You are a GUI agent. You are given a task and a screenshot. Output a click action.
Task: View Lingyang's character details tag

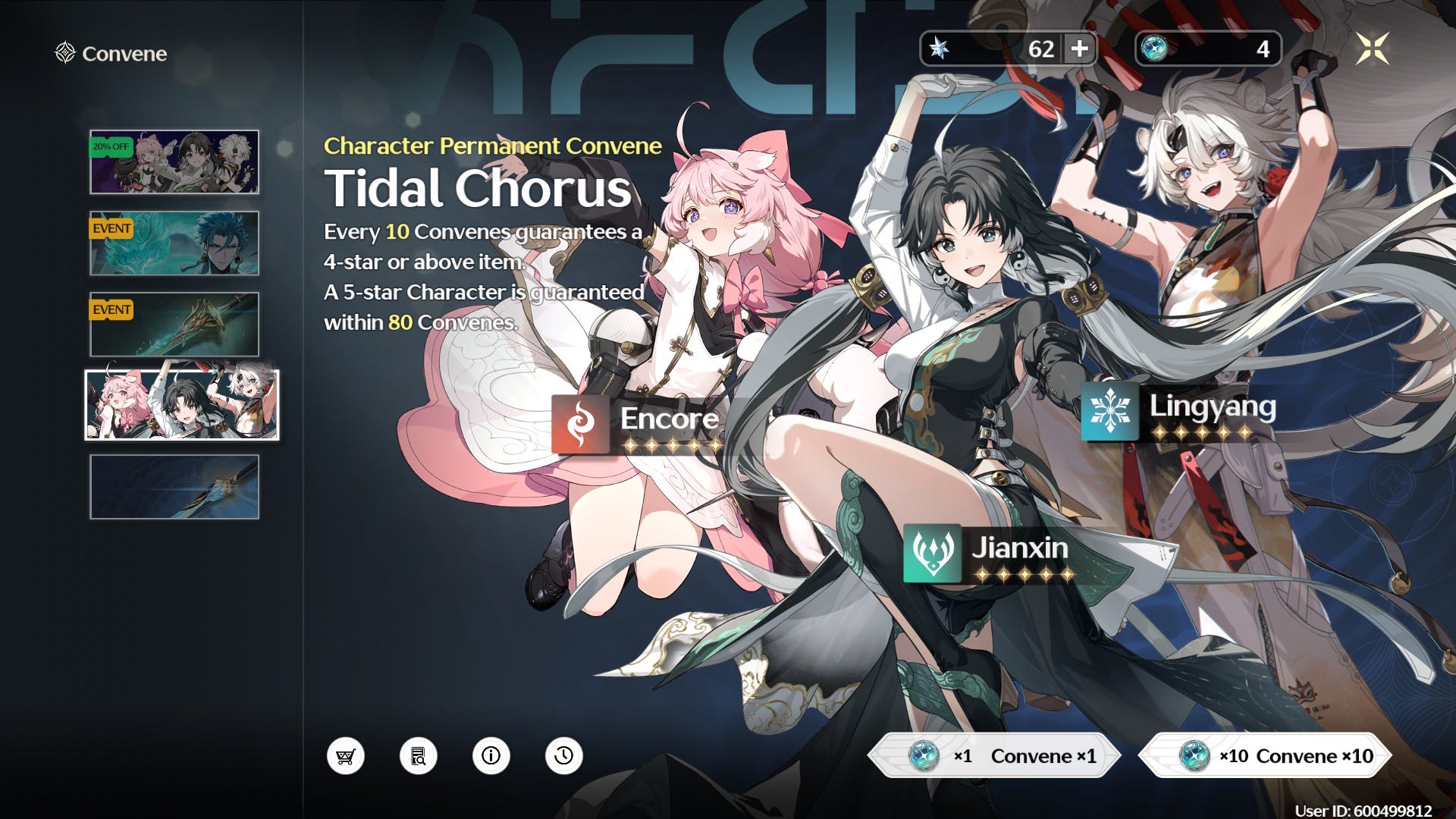pos(1180,412)
